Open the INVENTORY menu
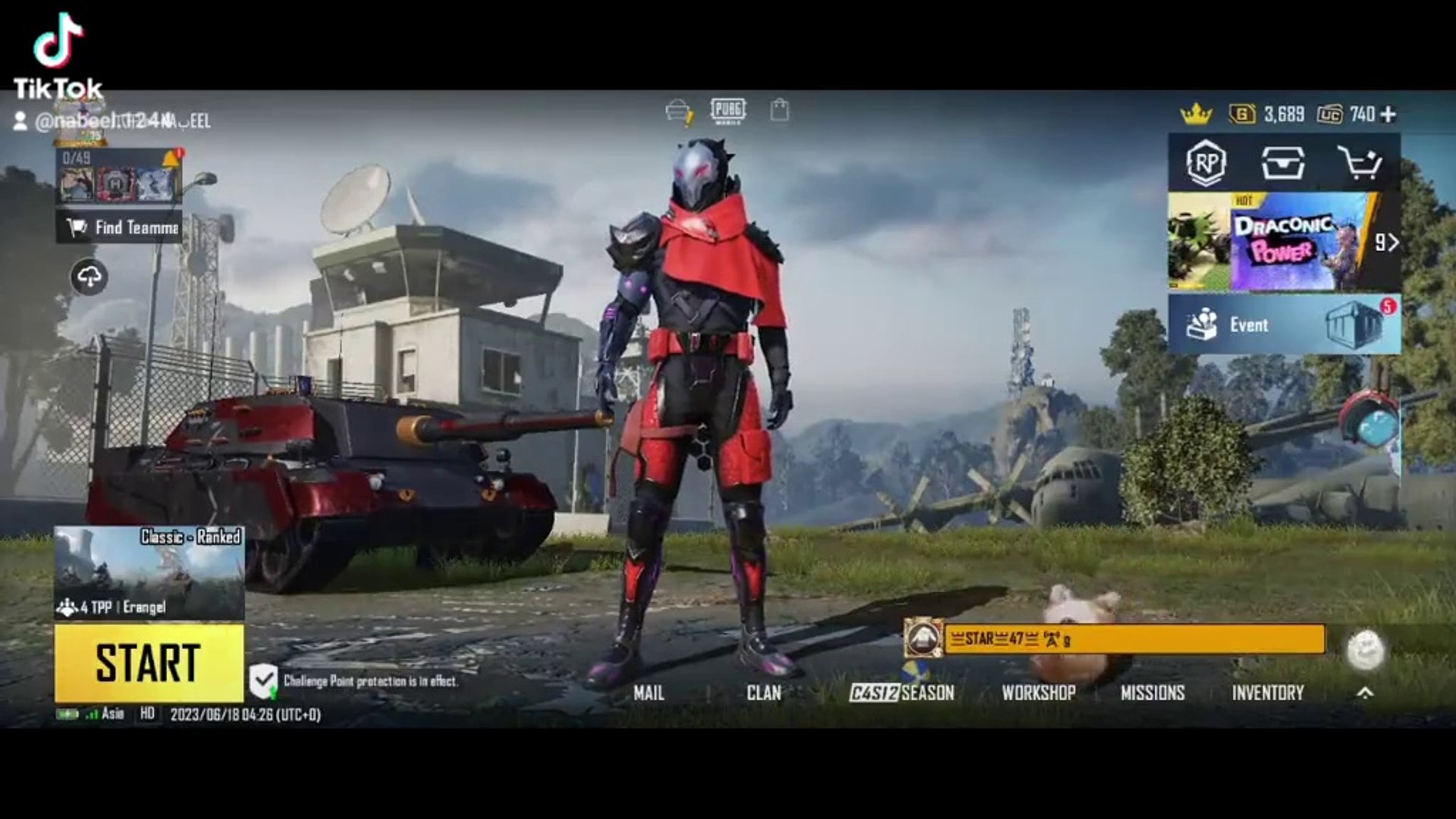Screen dimensions: 1456x819 tap(1267, 692)
